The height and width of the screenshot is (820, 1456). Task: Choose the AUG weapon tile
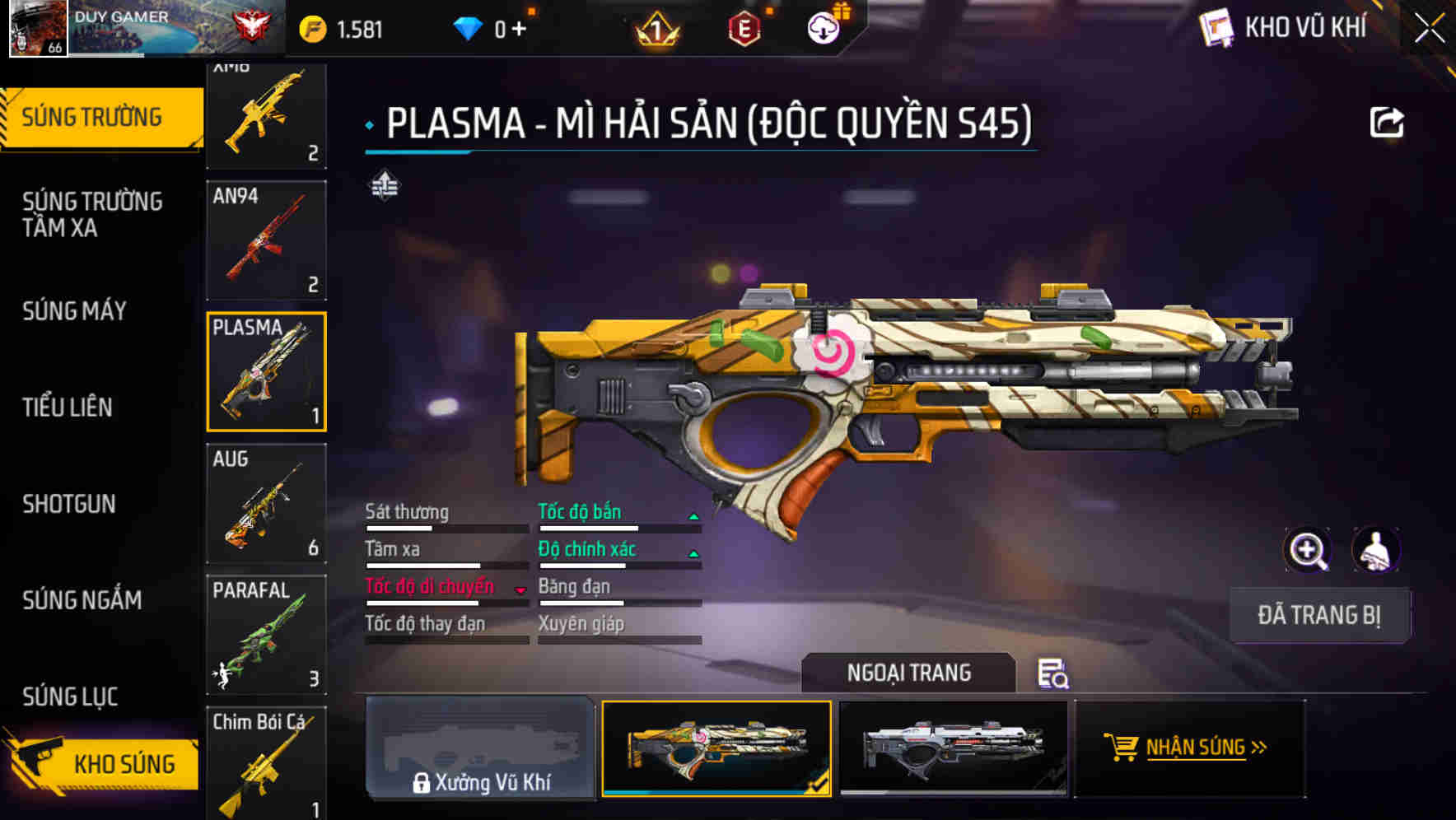[x=266, y=503]
